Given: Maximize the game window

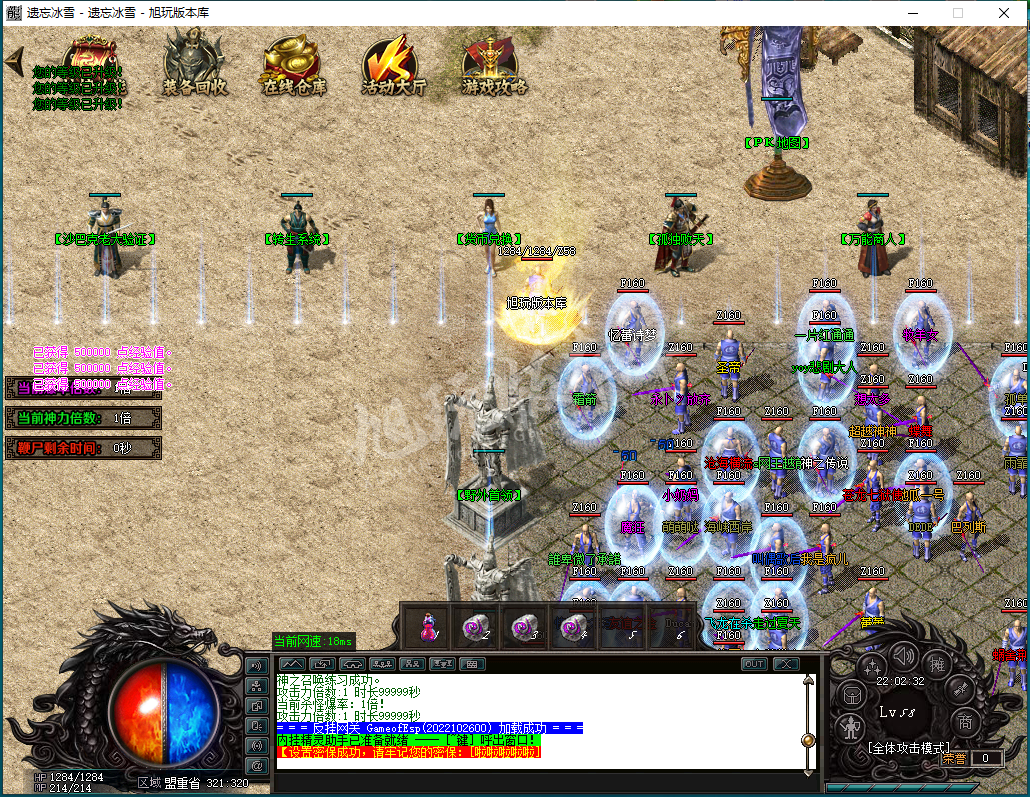Looking at the screenshot, I should click(x=957, y=13).
